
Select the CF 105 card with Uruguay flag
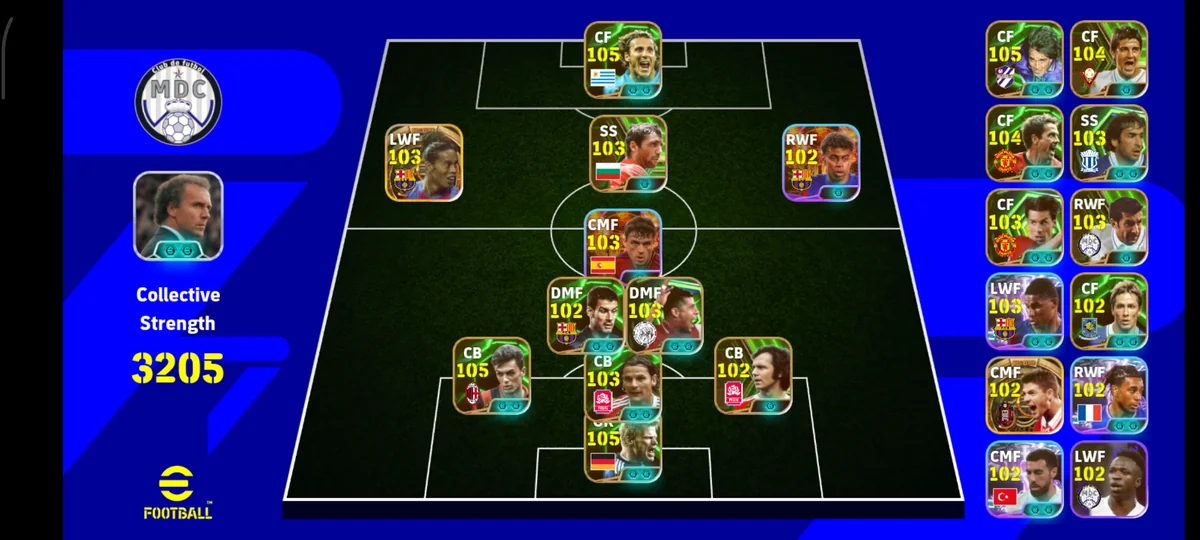click(x=622, y=60)
